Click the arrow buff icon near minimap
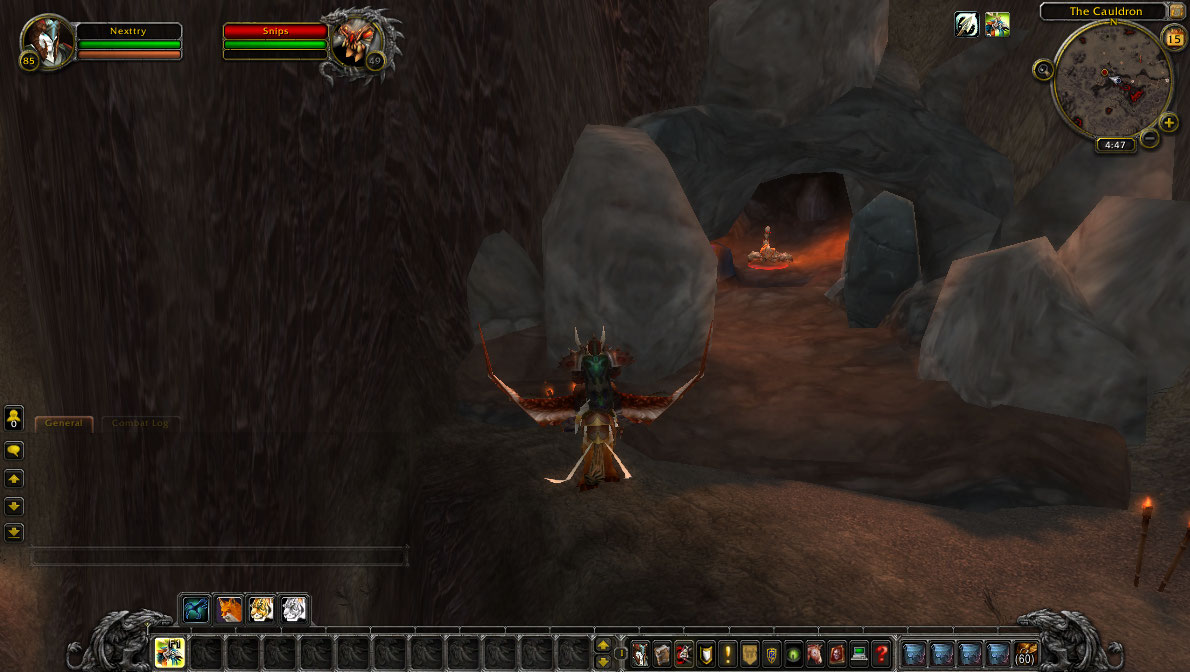This screenshot has height=672, width=1190. (x=966, y=25)
